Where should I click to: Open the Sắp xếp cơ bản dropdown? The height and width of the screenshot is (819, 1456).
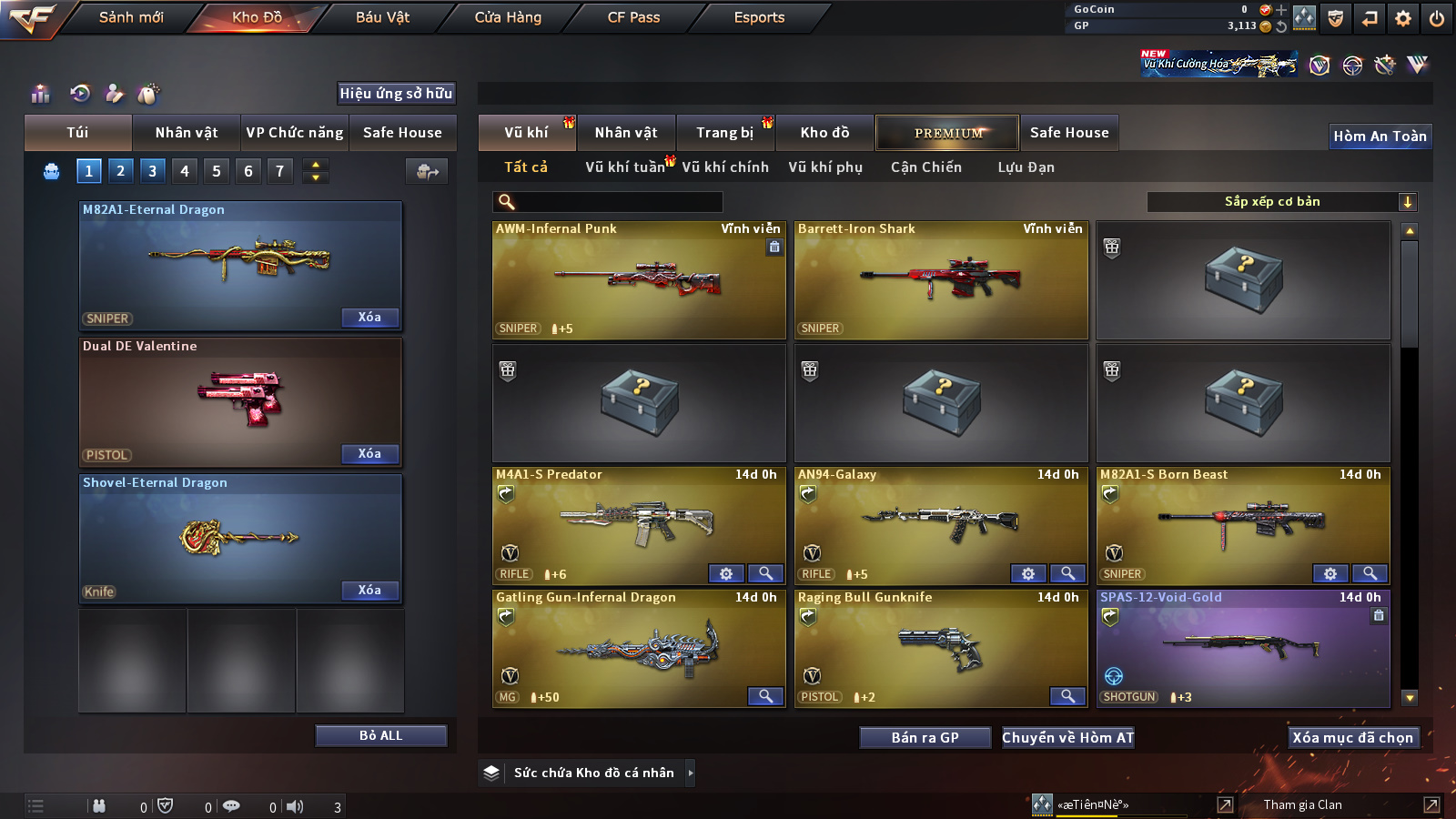tap(1281, 202)
